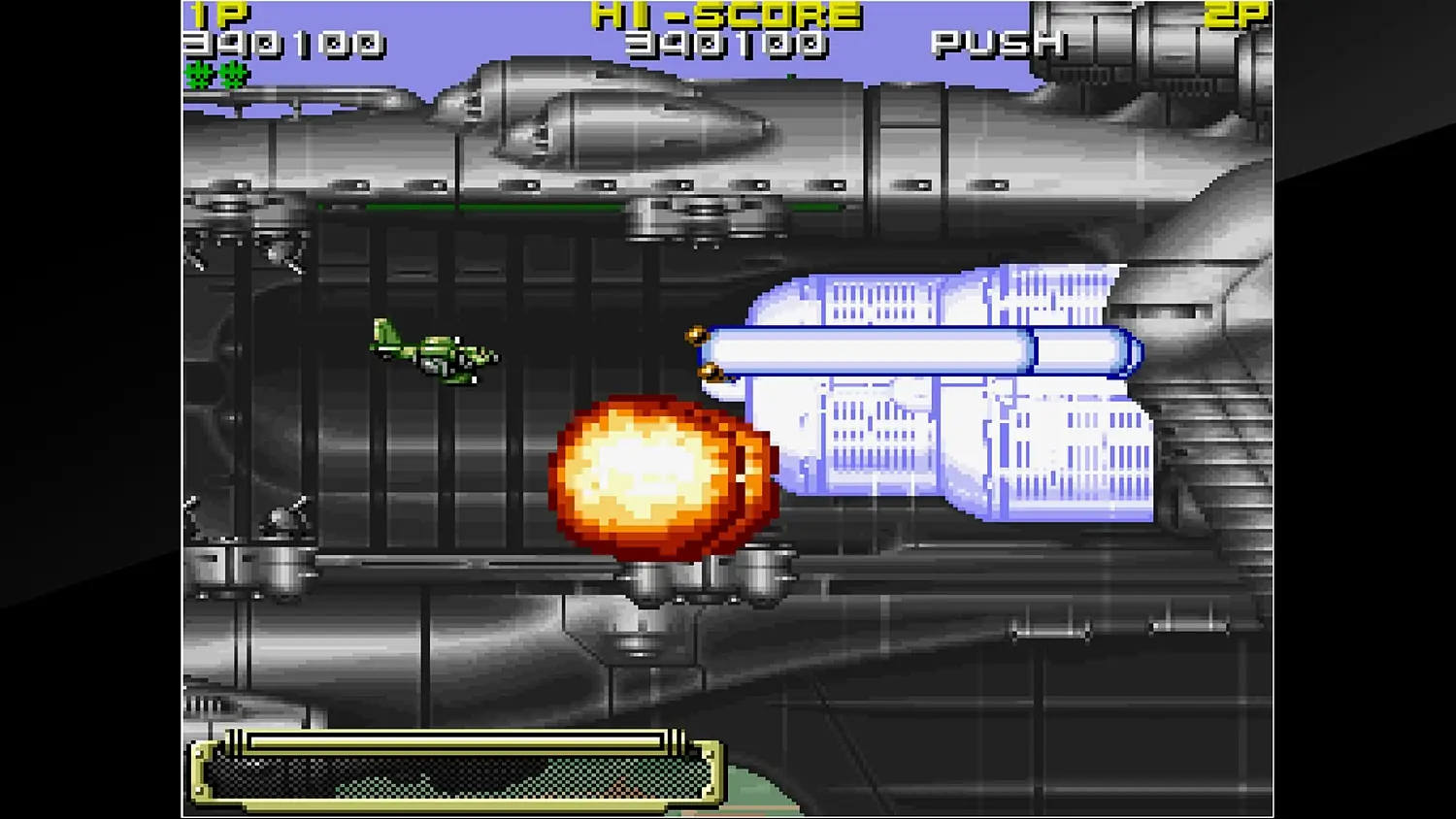Screen dimensions: 1456x819
Task: Toggle the 2P indicator in the corner
Action: tap(1235, 14)
